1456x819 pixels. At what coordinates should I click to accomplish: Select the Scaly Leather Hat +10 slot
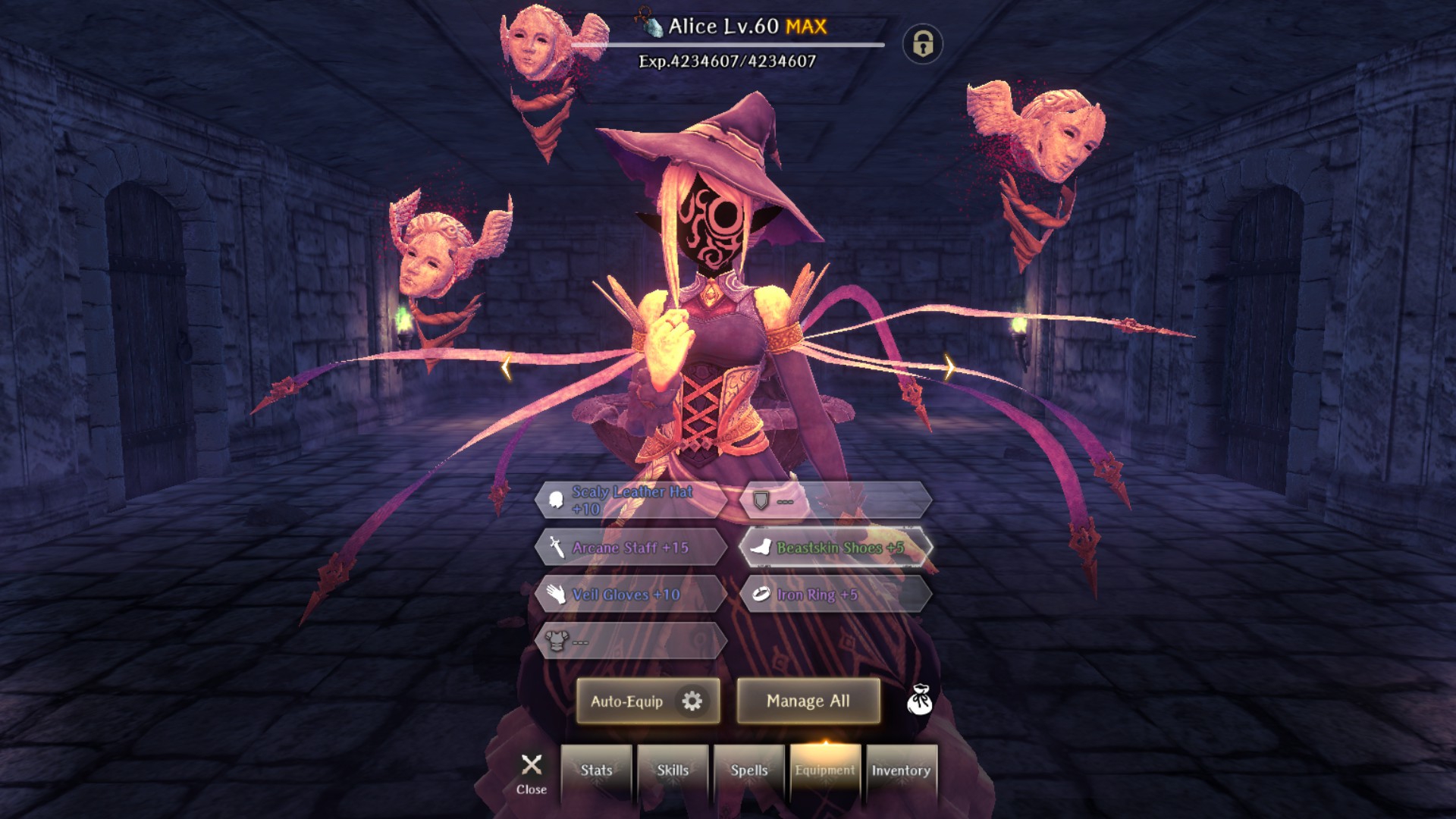(x=631, y=500)
